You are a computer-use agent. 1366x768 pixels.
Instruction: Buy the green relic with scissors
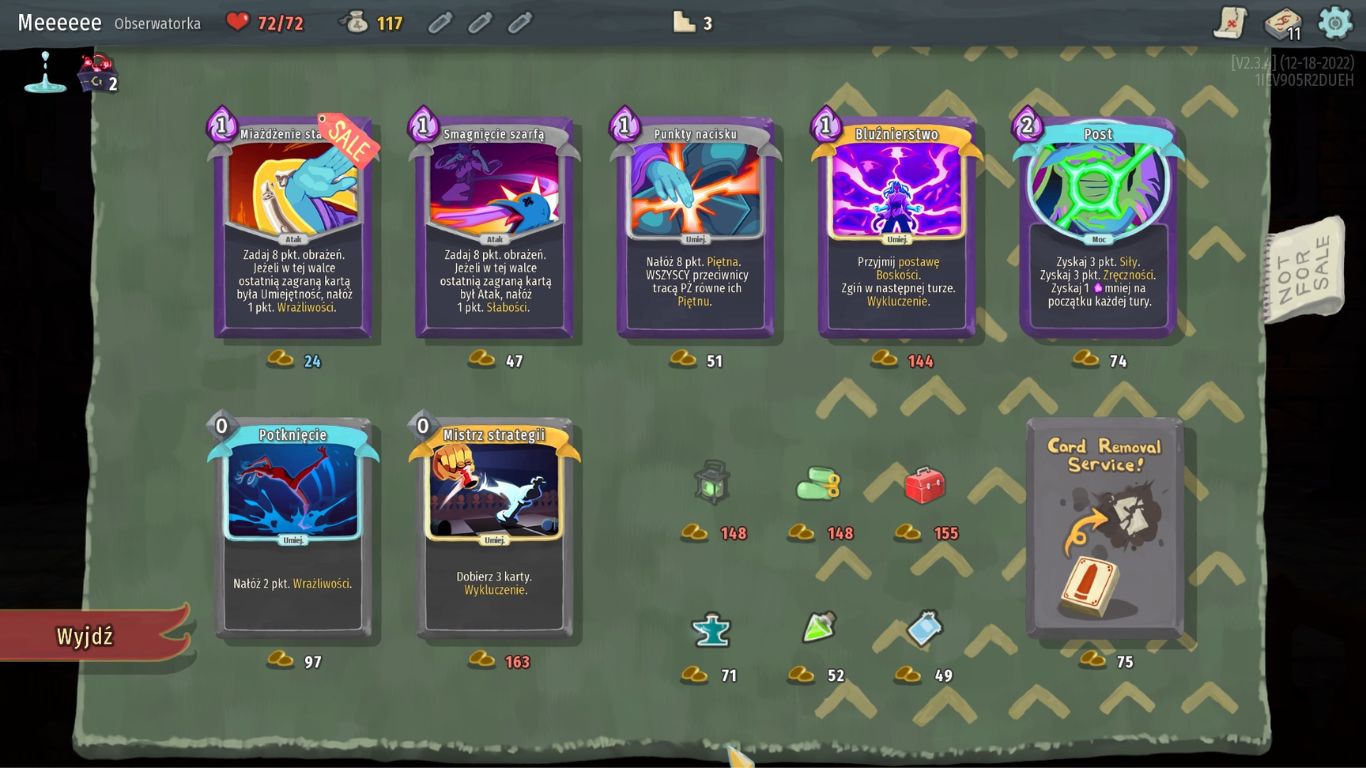coord(818,485)
